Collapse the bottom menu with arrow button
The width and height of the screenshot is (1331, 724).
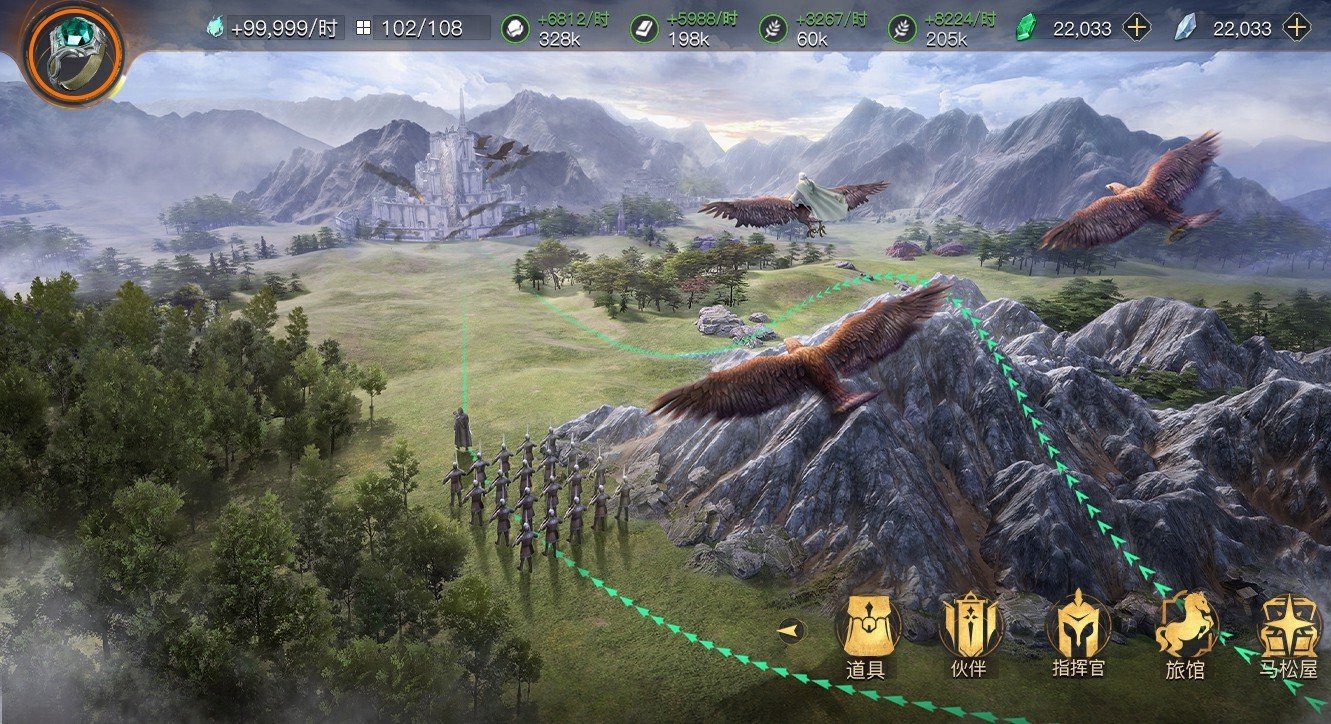[x=792, y=631]
